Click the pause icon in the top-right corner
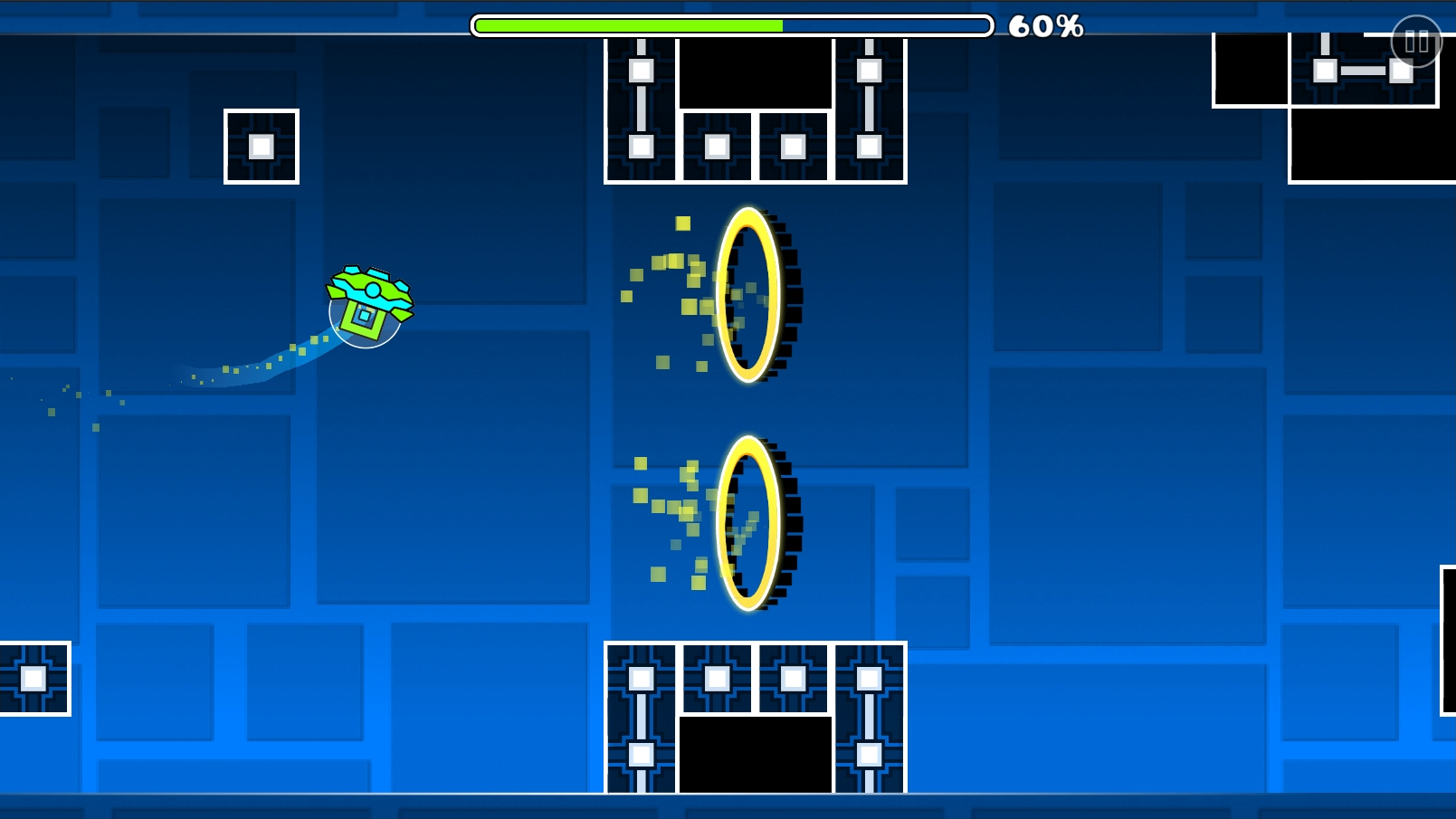 (x=1416, y=41)
